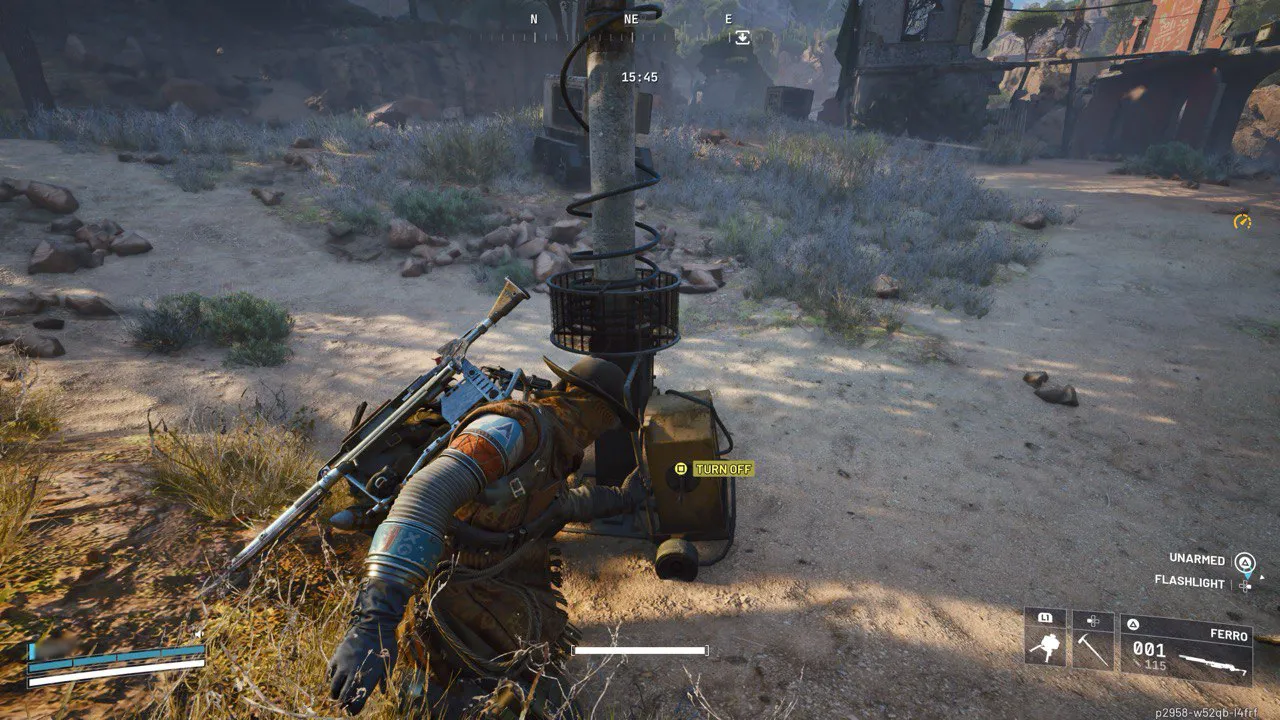Select the Ferro rifle weapon slot
The height and width of the screenshot is (720, 1280).
[1186, 648]
